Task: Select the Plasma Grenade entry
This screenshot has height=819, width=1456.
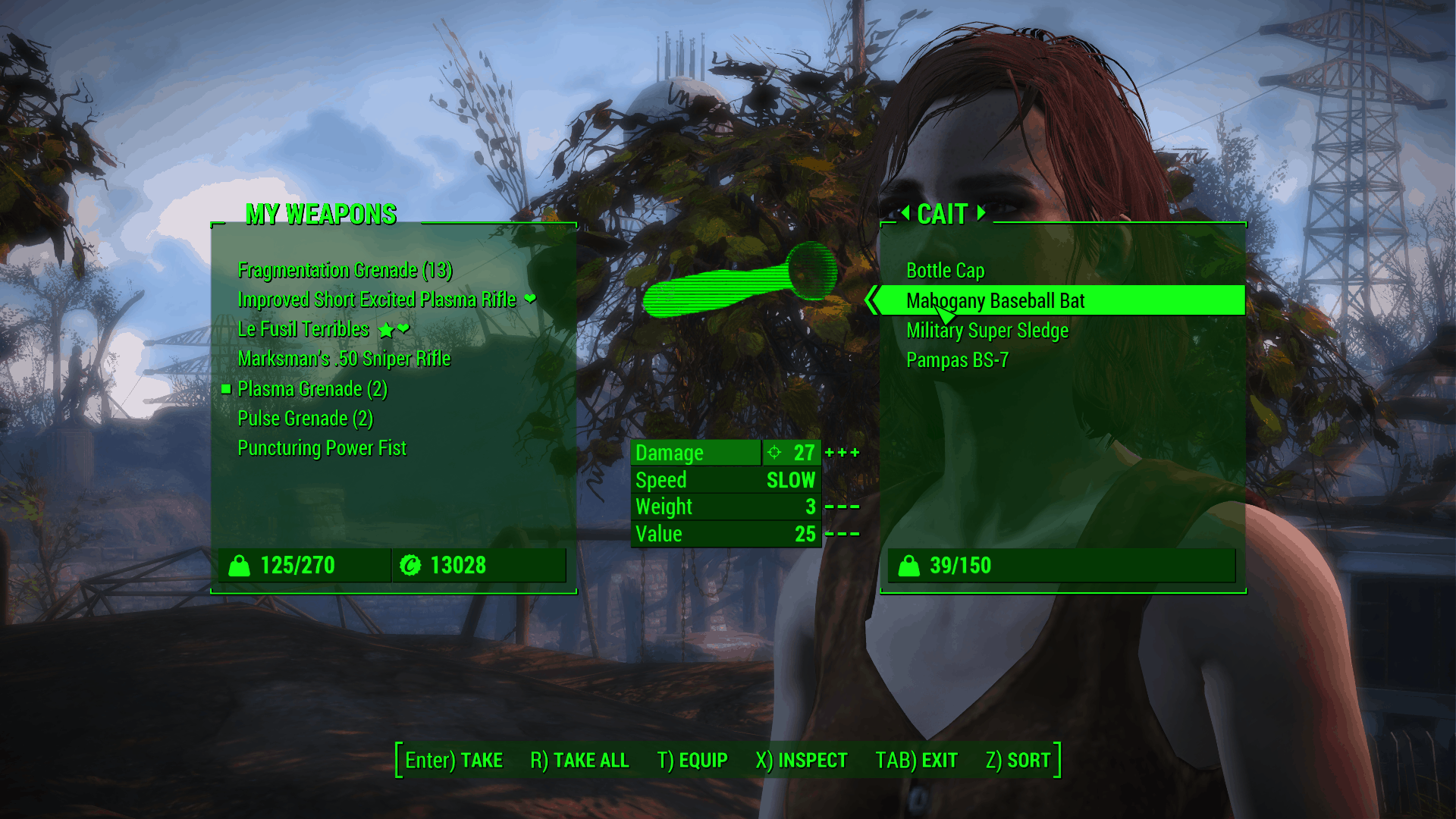Action: pos(312,389)
